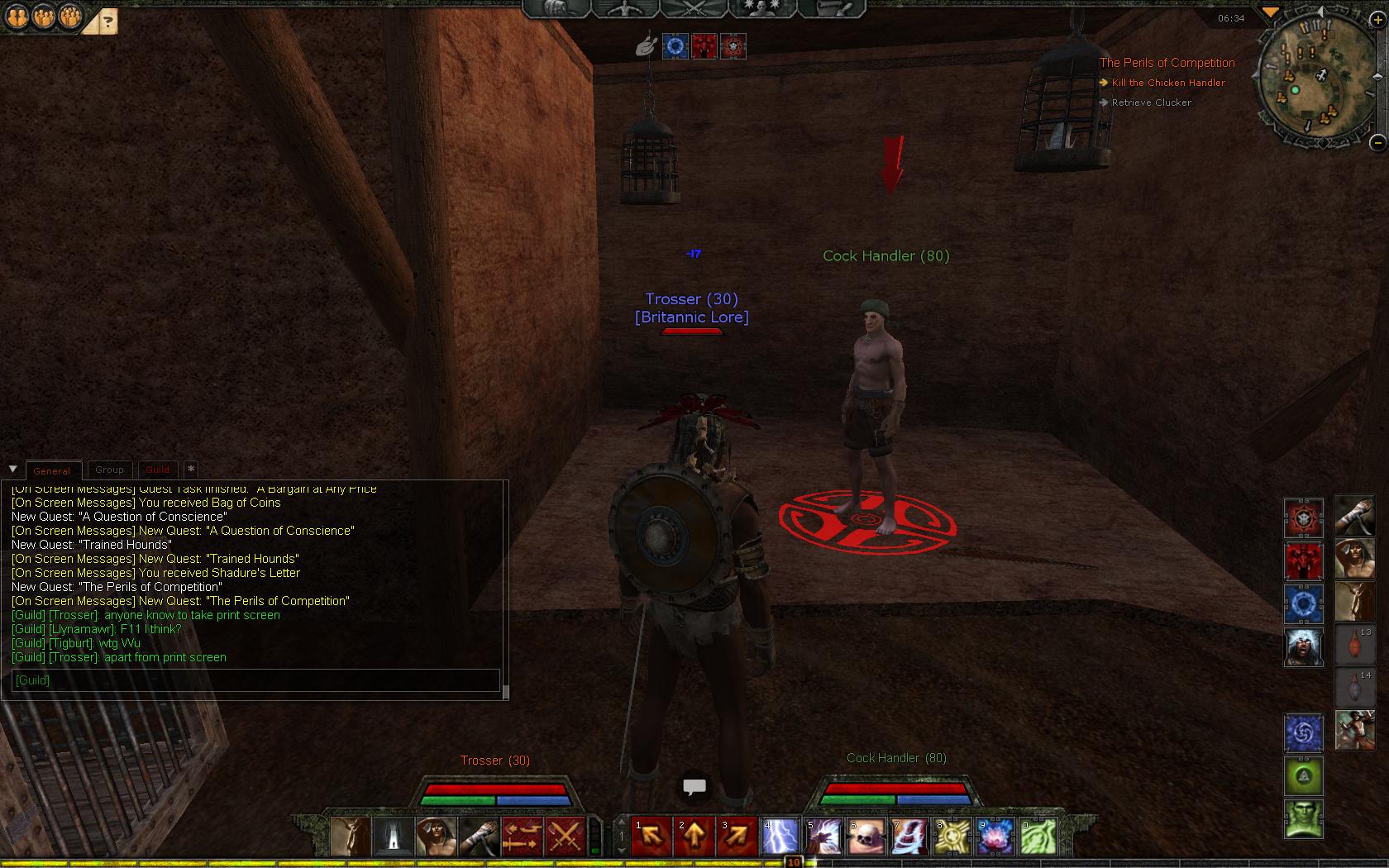Activate the pink lotus ability in slot 9

tap(995, 837)
